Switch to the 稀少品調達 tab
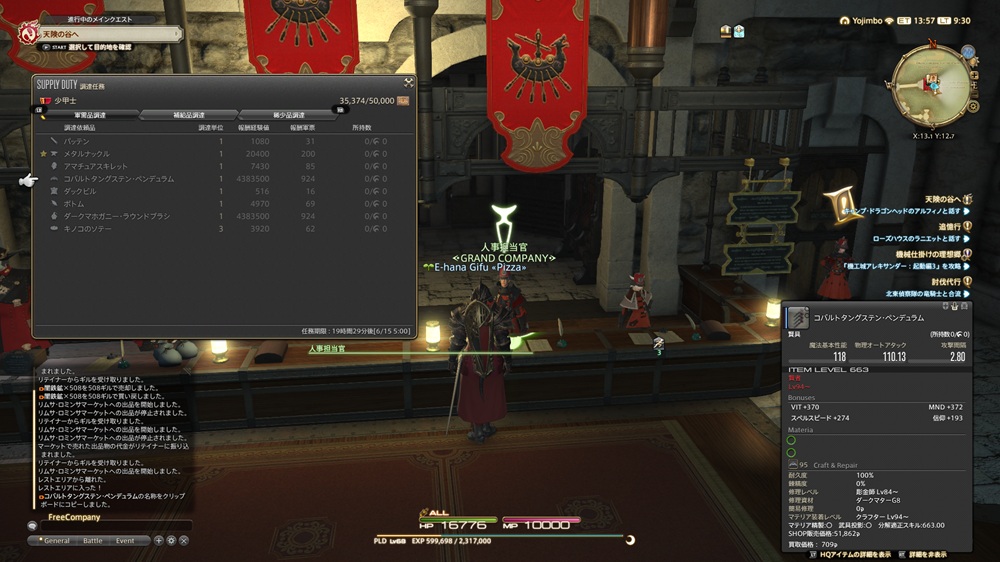 point(288,115)
